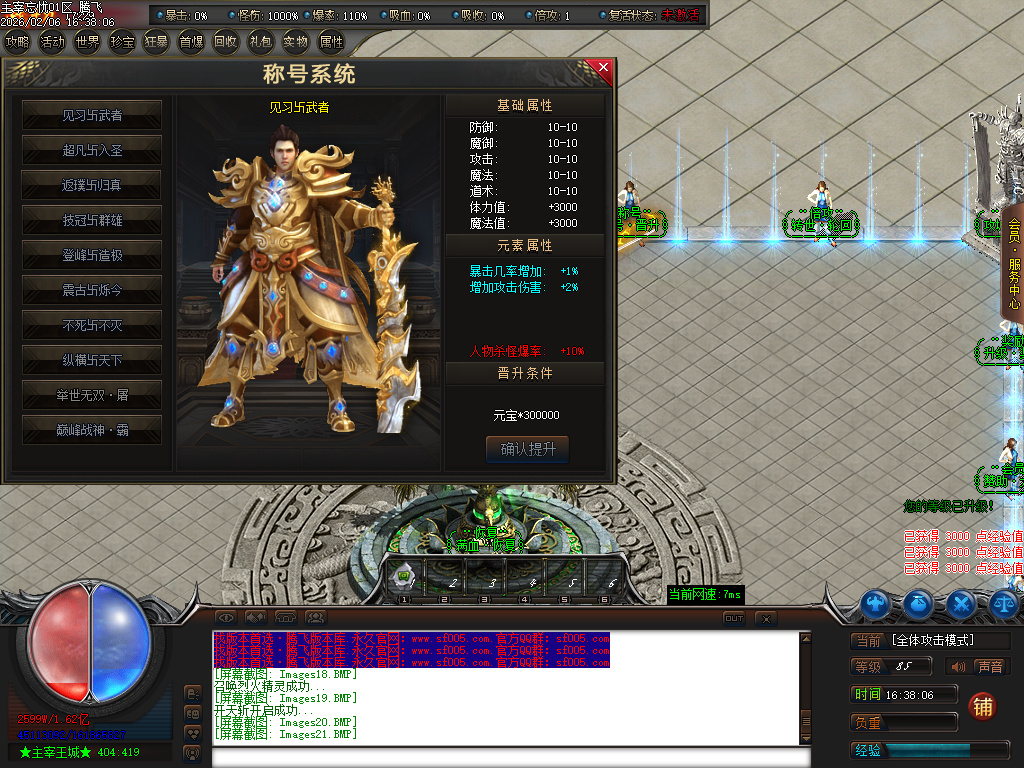Image resolution: width=1024 pixels, height=768 pixels.
Task: Close the 称号系统 title window
Action: click(603, 68)
